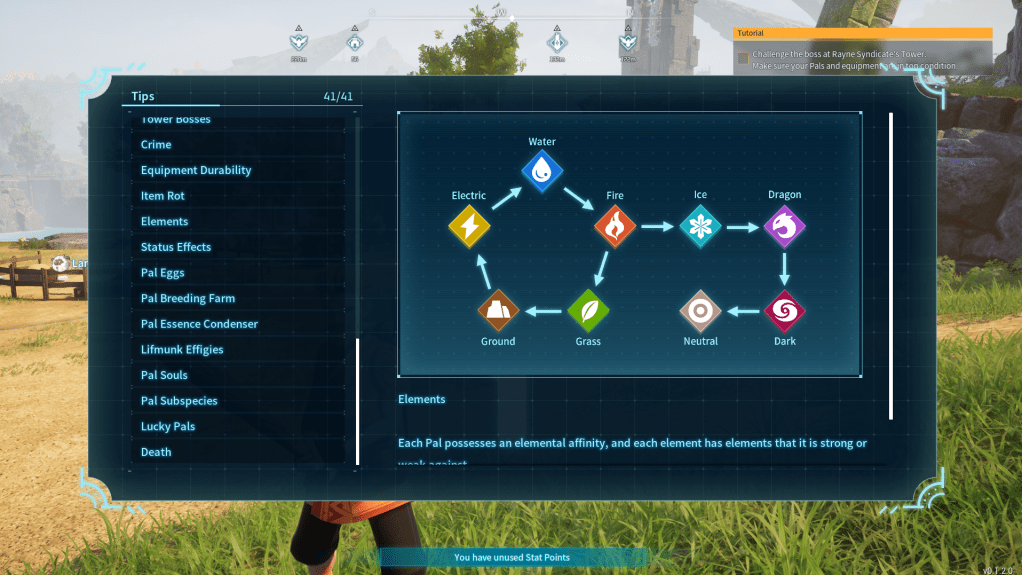This screenshot has height=575, width=1022.
Task: Open the Death tip entry
Action: coord(156,452)
